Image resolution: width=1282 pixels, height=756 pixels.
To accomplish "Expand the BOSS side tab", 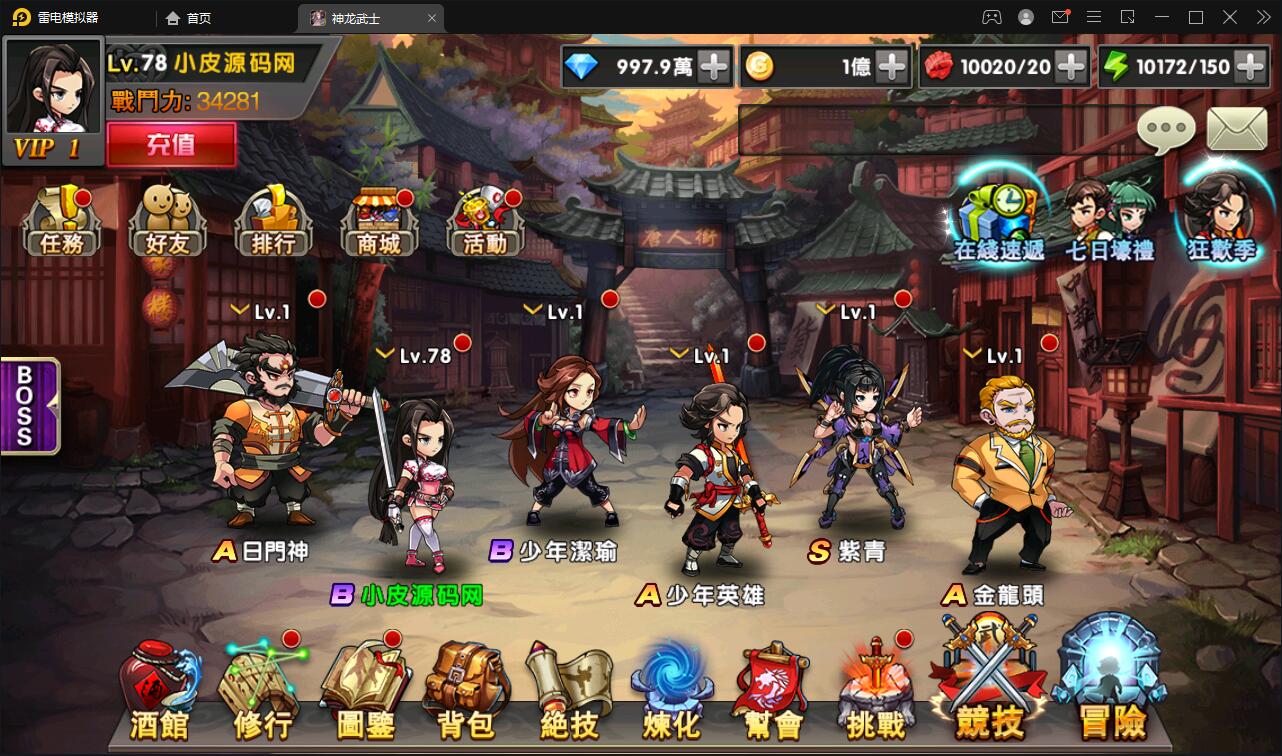I will [27, 405].
